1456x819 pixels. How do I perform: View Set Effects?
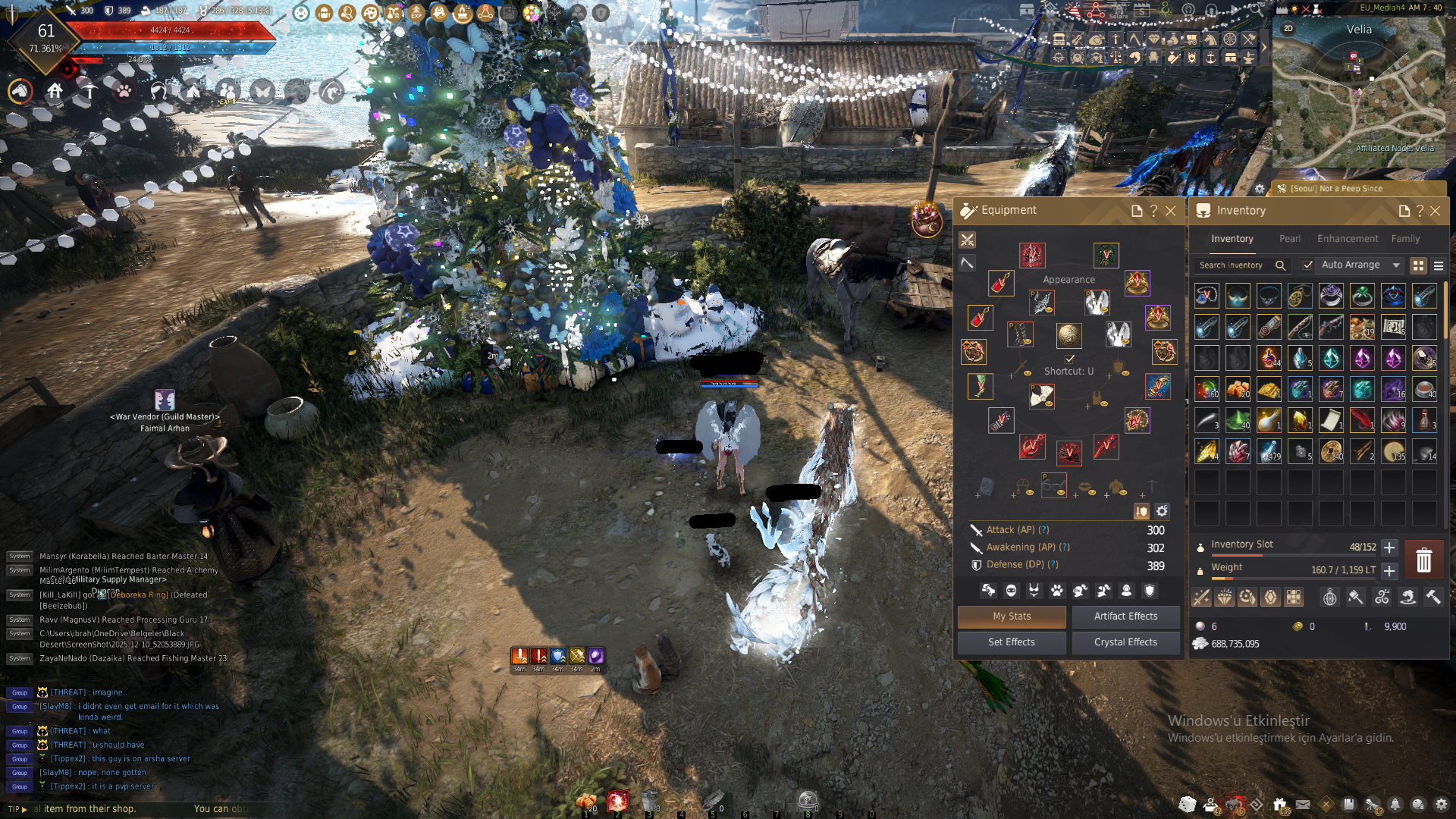(1011, 642)
